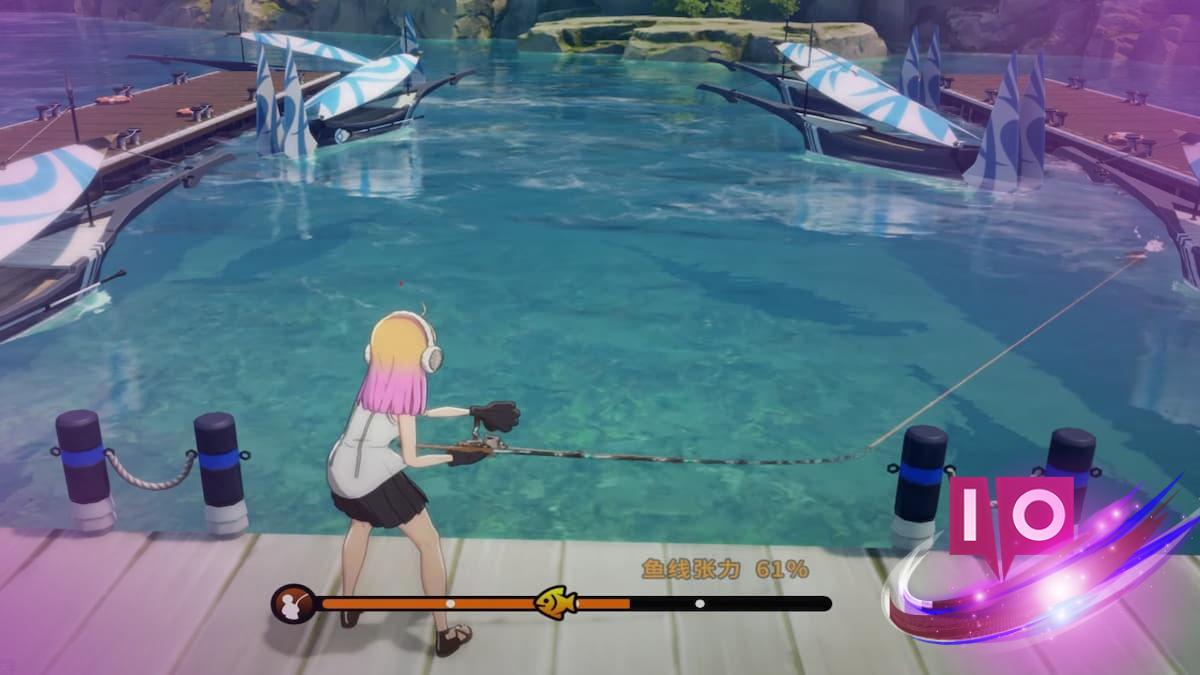1200x675 pixels.
Task: Click the pink IO watermark logo
Action: point(1011,516)
